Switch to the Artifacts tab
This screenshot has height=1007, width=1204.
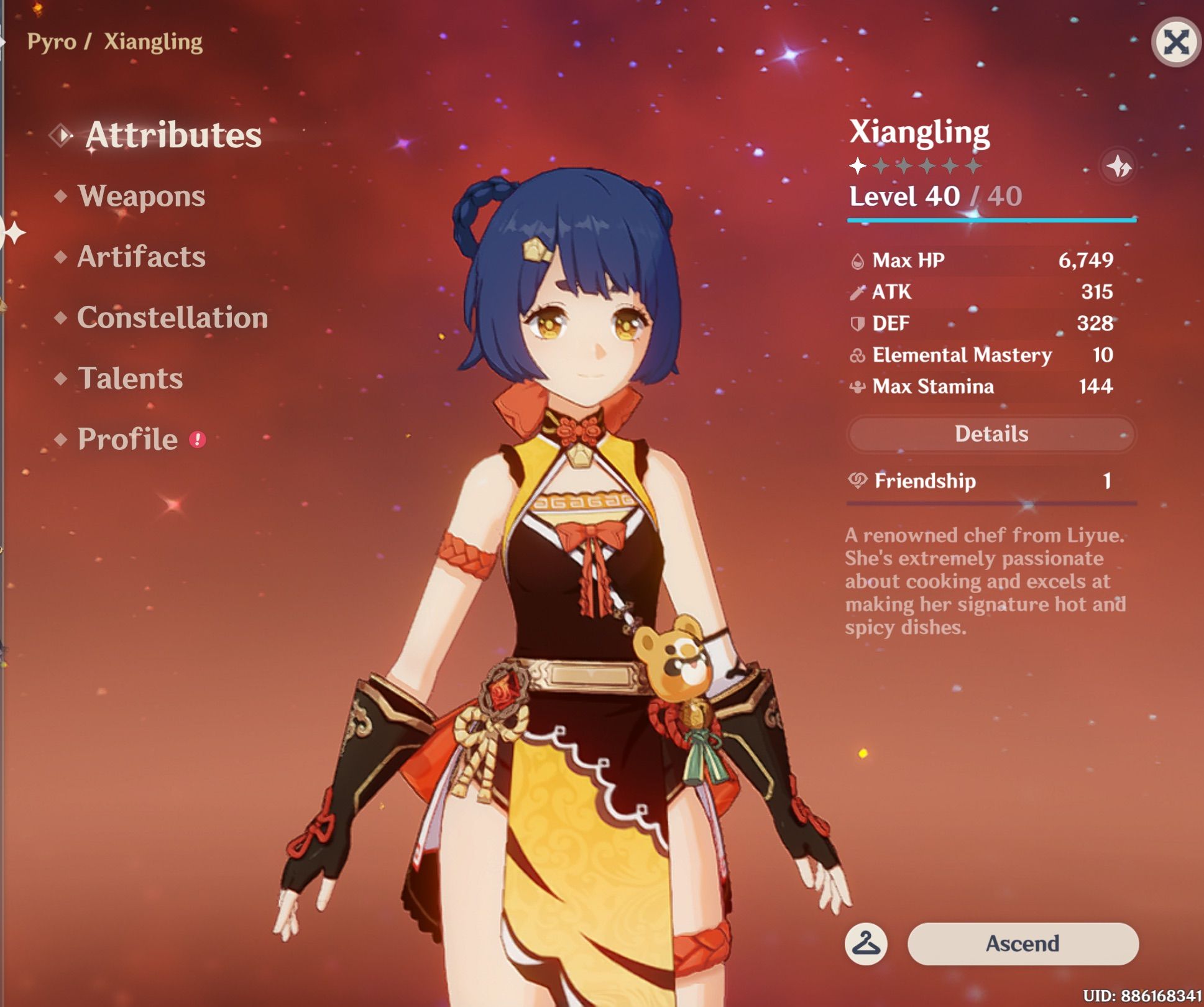[141, 257]
